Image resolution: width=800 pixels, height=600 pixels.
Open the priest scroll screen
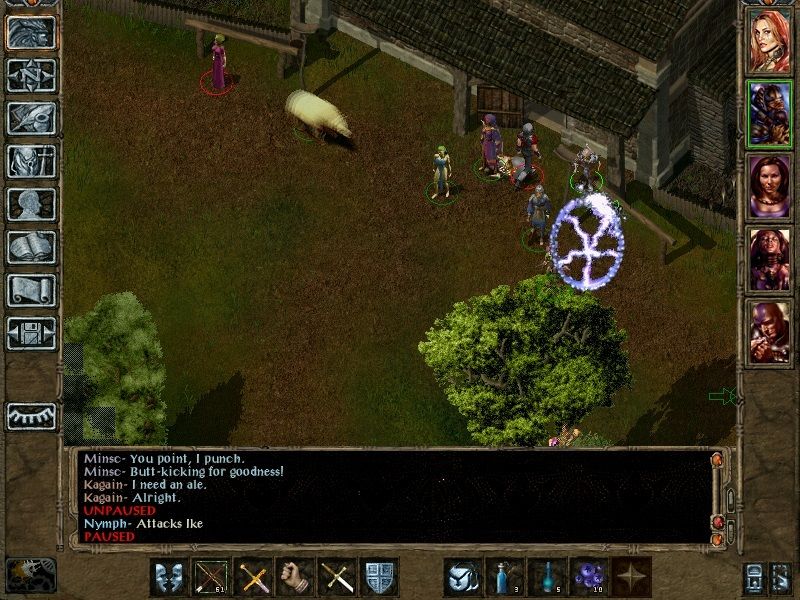coord(31,290)
